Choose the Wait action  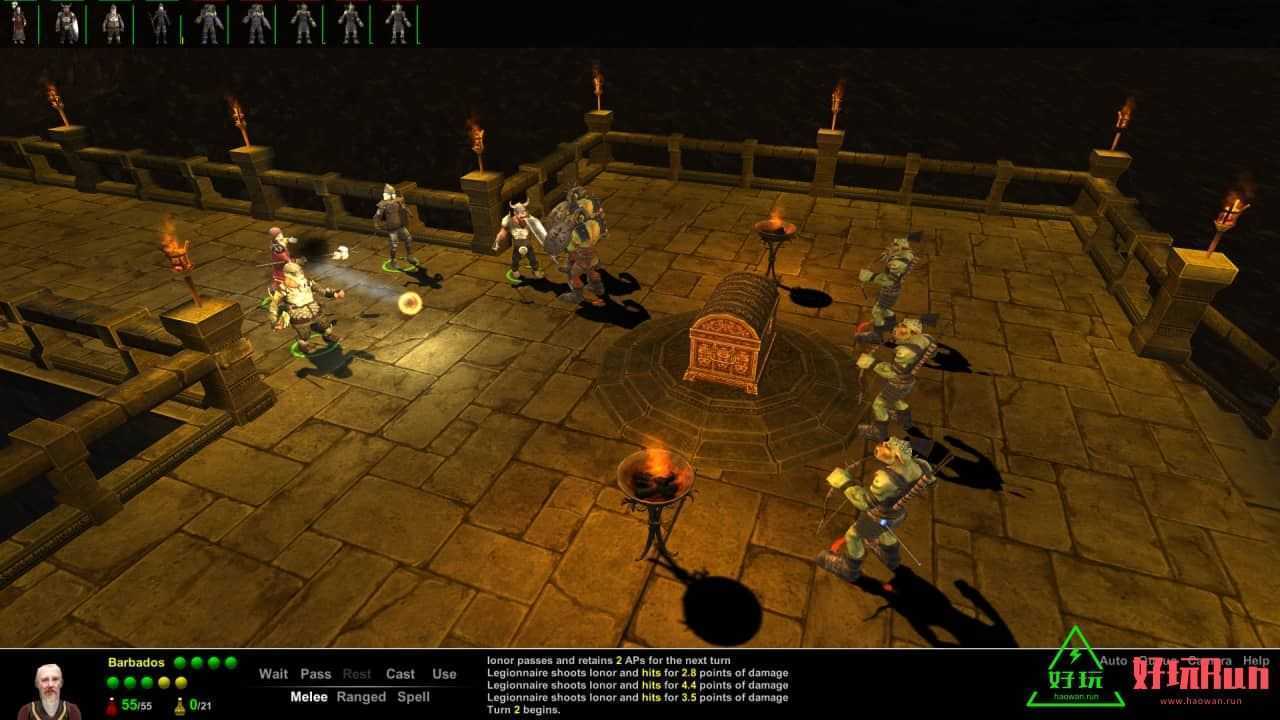(273, 674)
